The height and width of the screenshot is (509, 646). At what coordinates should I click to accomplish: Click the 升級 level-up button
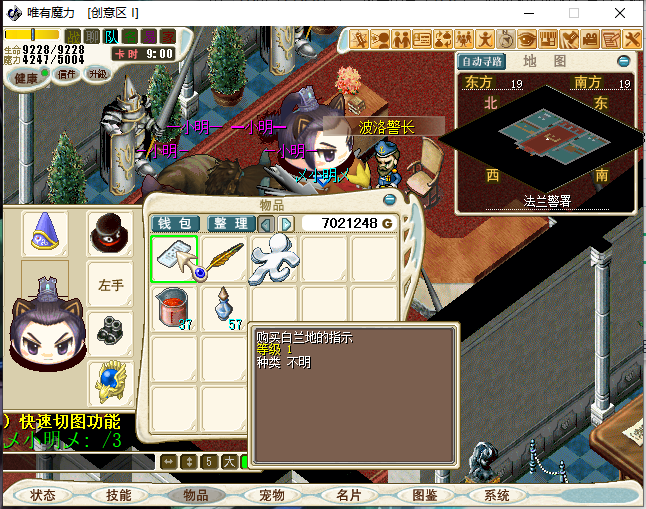98,74
